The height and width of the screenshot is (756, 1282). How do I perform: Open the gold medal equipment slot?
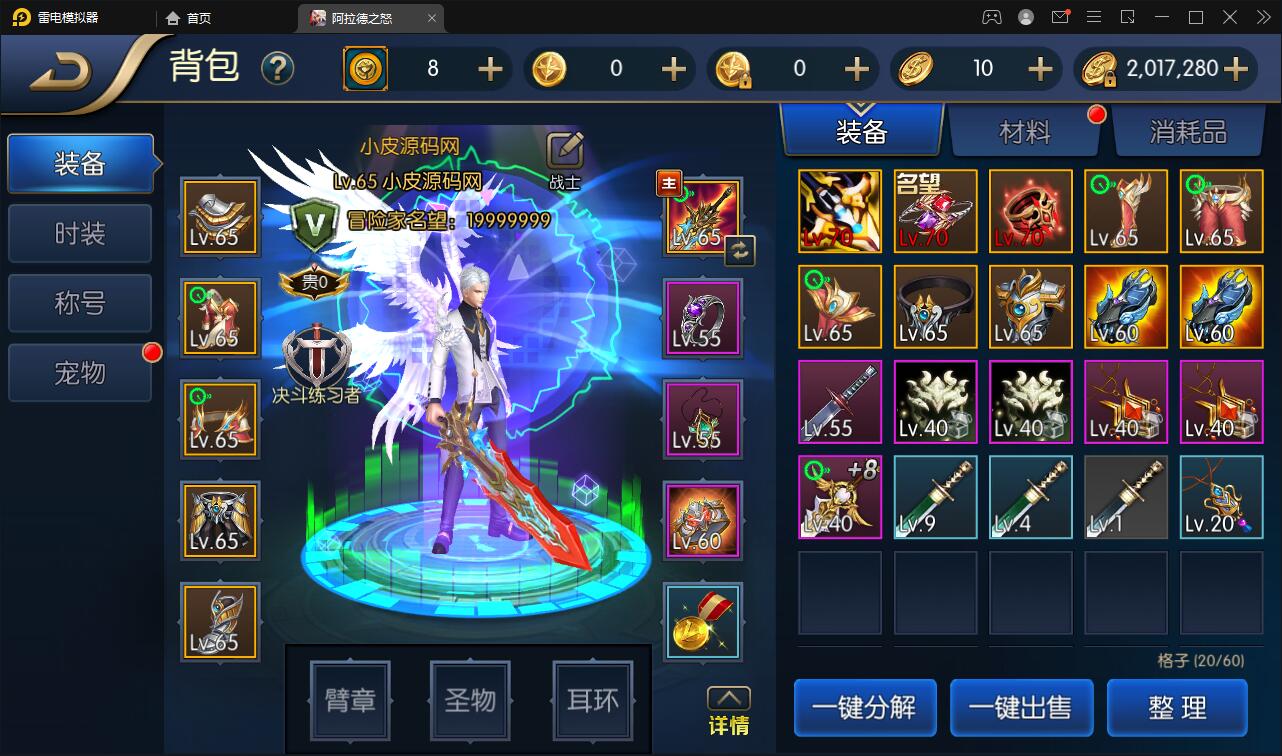(x=703, y=622)
